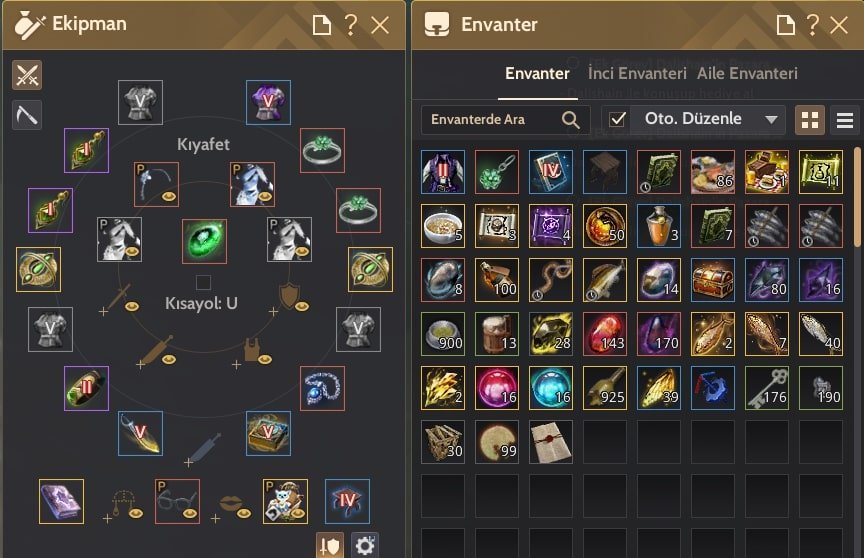Select the grid view button
864x558 pixels.
click(x=811, y=120)
